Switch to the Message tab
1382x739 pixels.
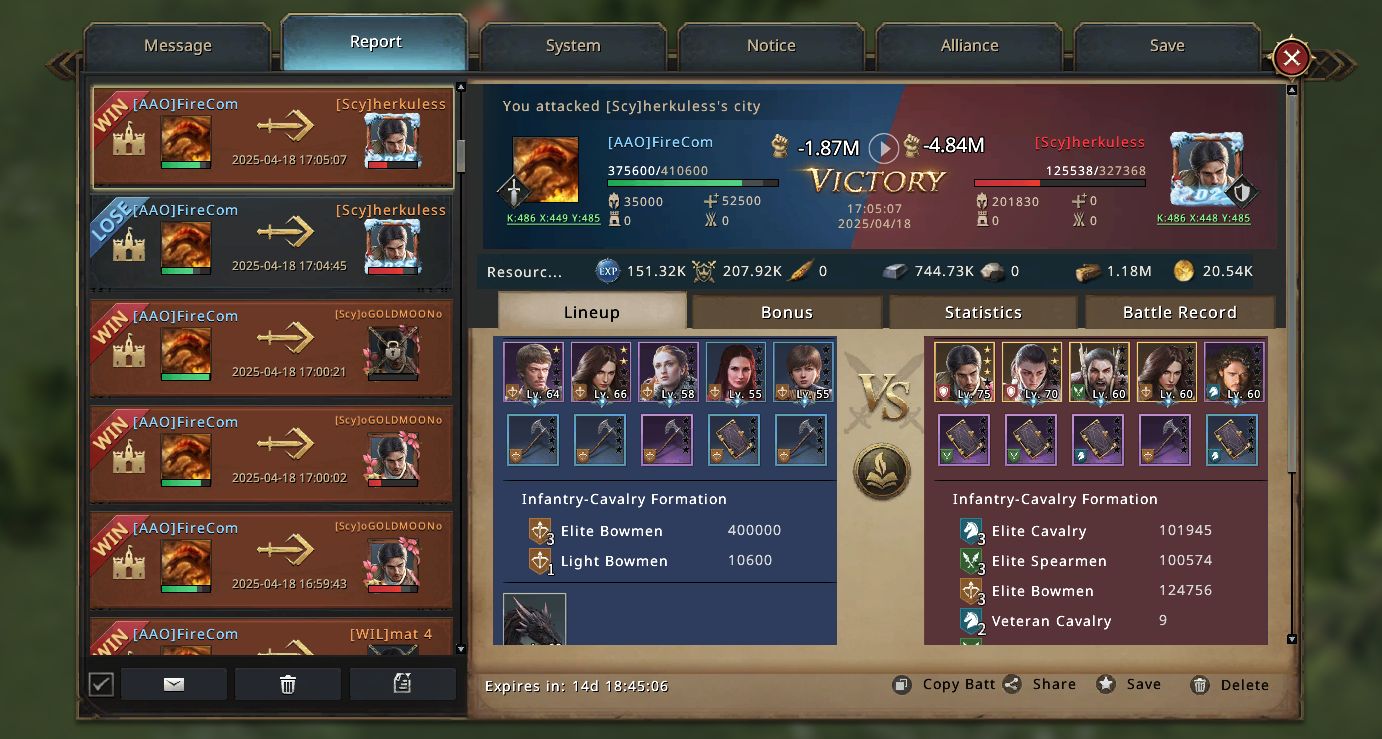tap(177, 46)
